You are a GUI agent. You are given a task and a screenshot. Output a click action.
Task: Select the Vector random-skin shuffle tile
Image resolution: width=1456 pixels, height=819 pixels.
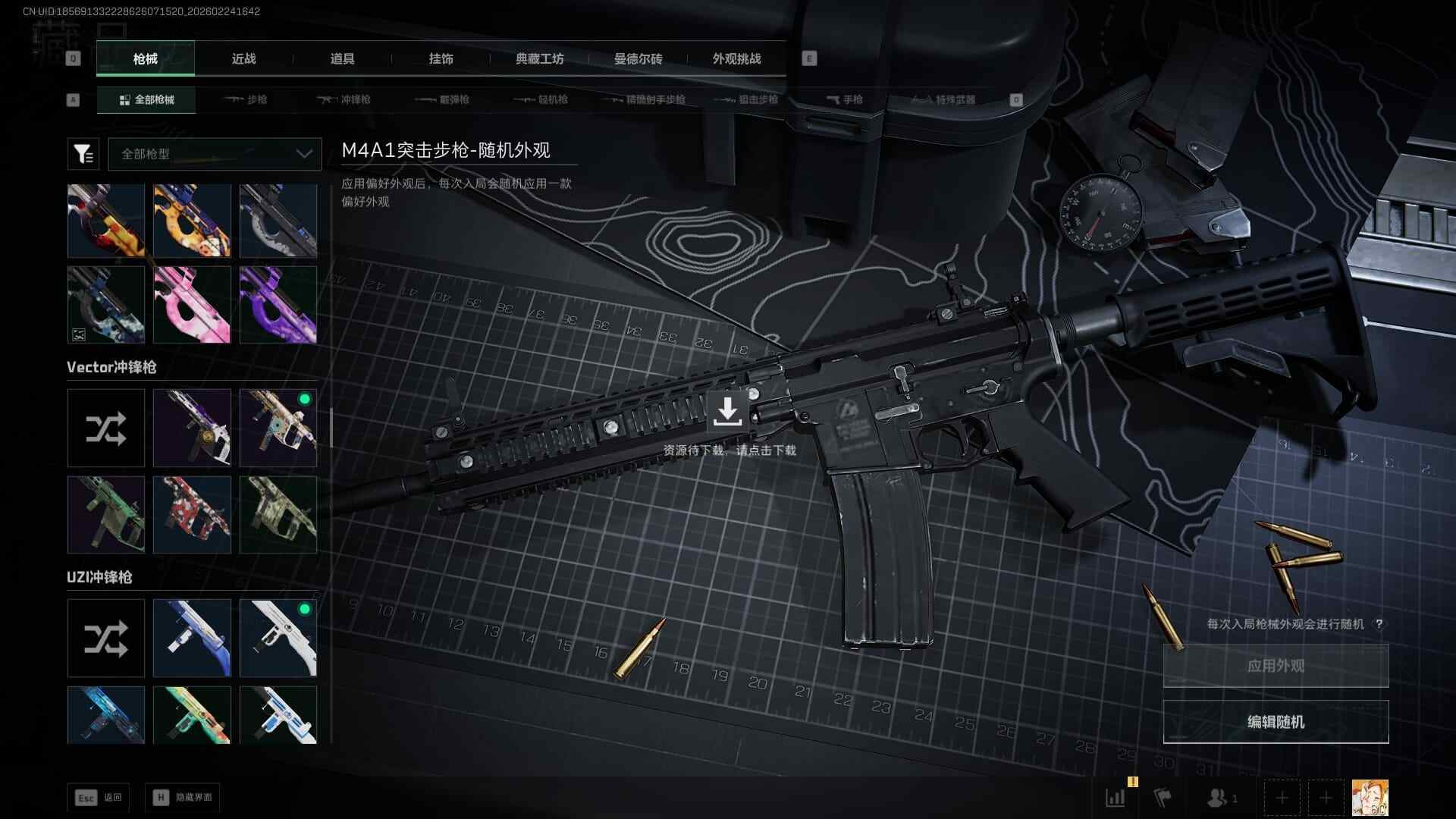tap(106, 428)
